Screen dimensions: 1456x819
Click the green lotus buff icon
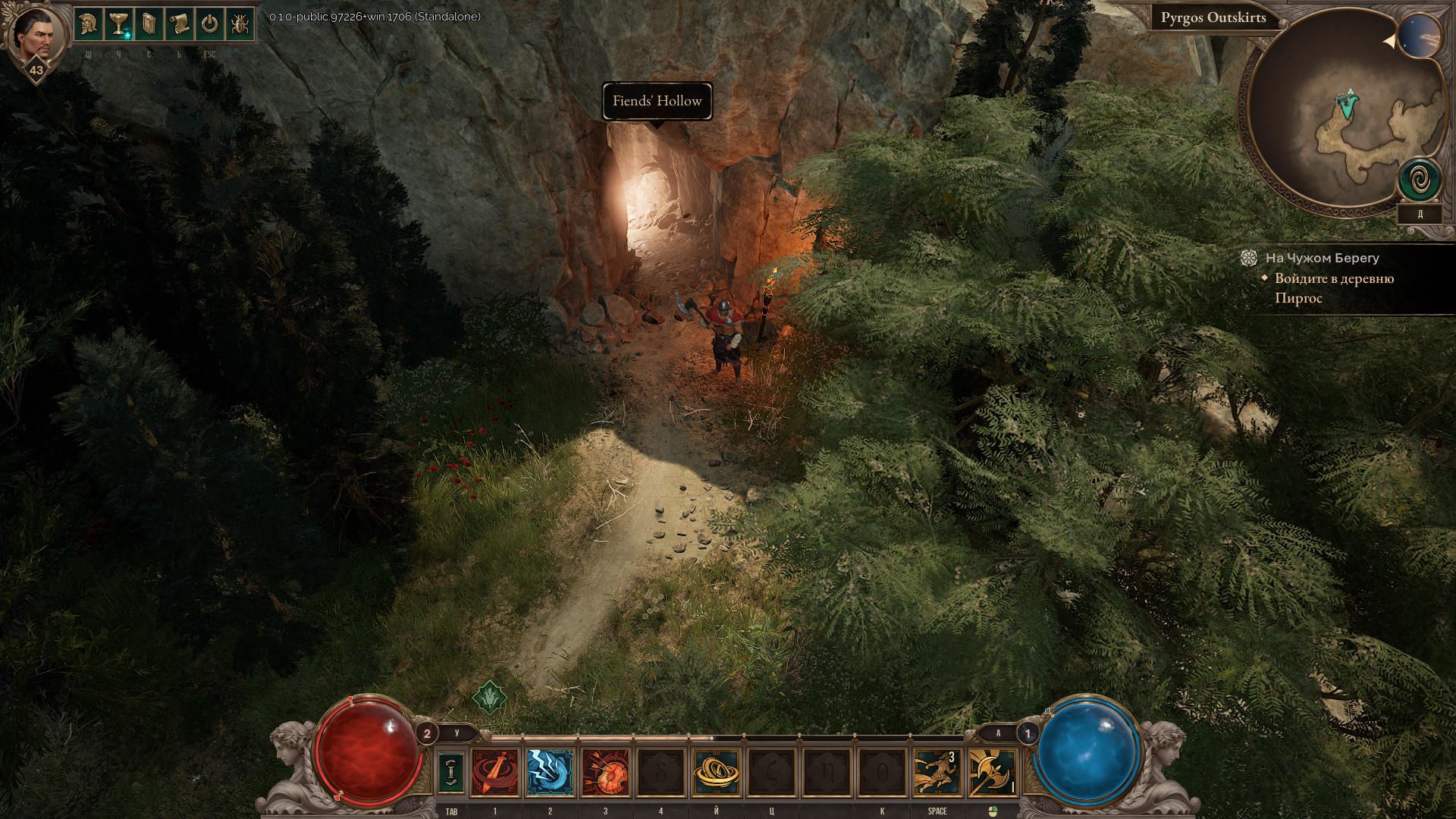(x=489, y=697)
